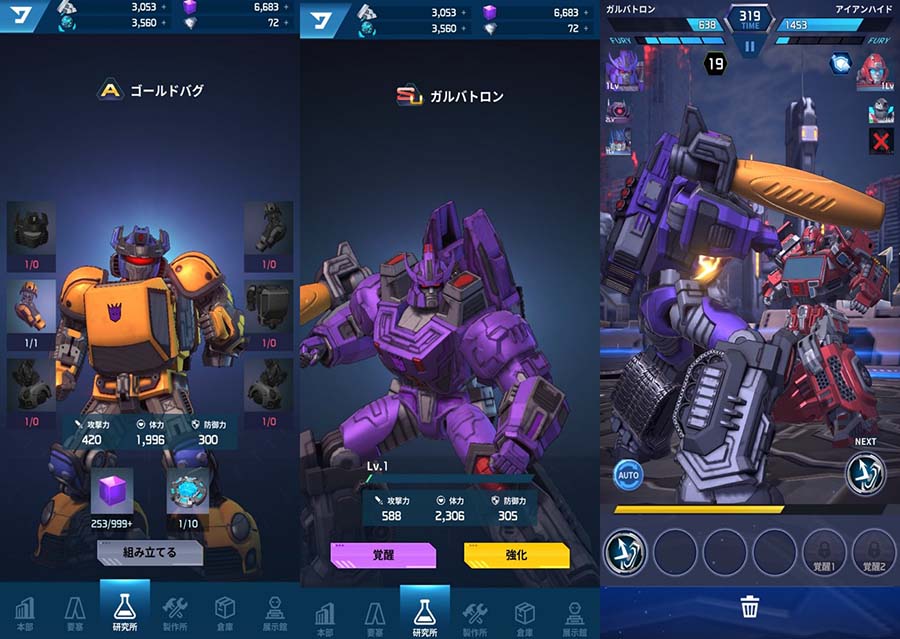The width and height of the screenshot is (900, 639).
Task: Switch to 本部 tab on the ゴールドバグ screen
Action: 25,612
